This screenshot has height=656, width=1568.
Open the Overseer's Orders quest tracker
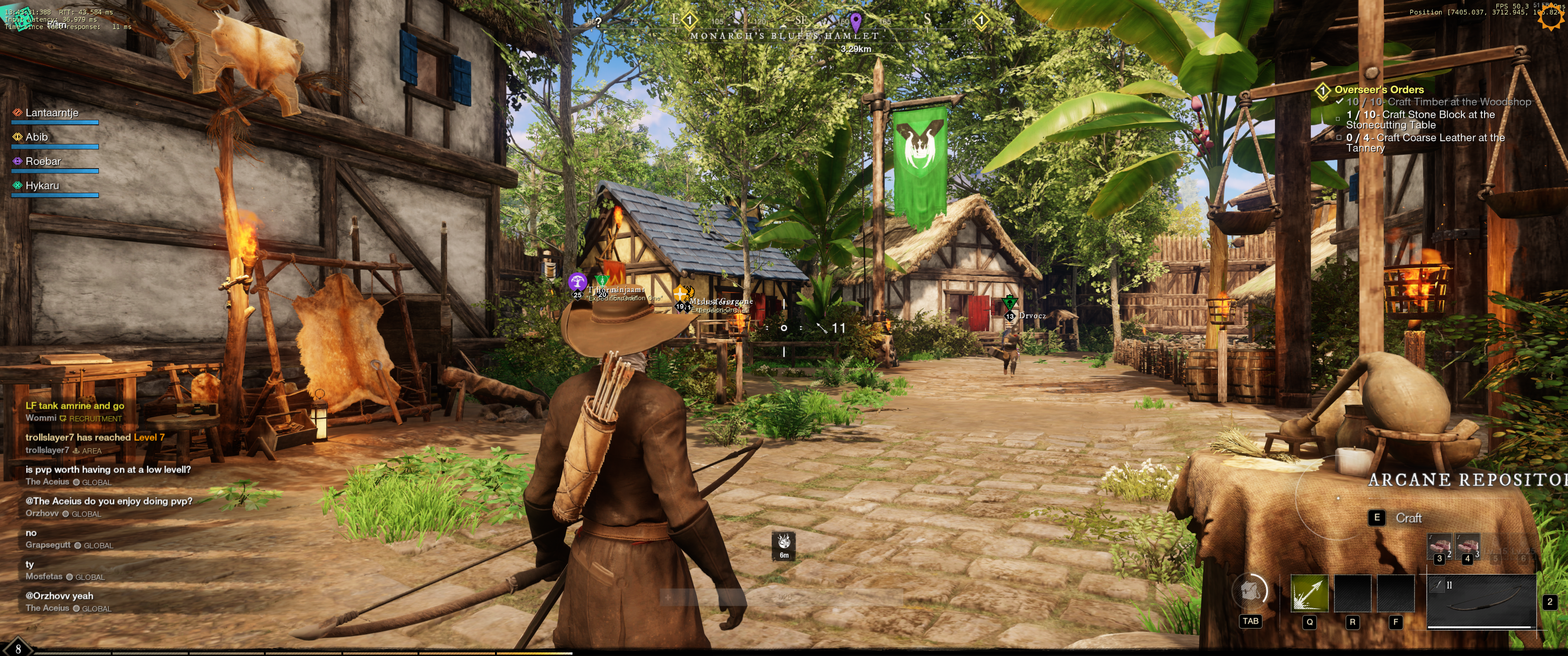[1379, 90]
